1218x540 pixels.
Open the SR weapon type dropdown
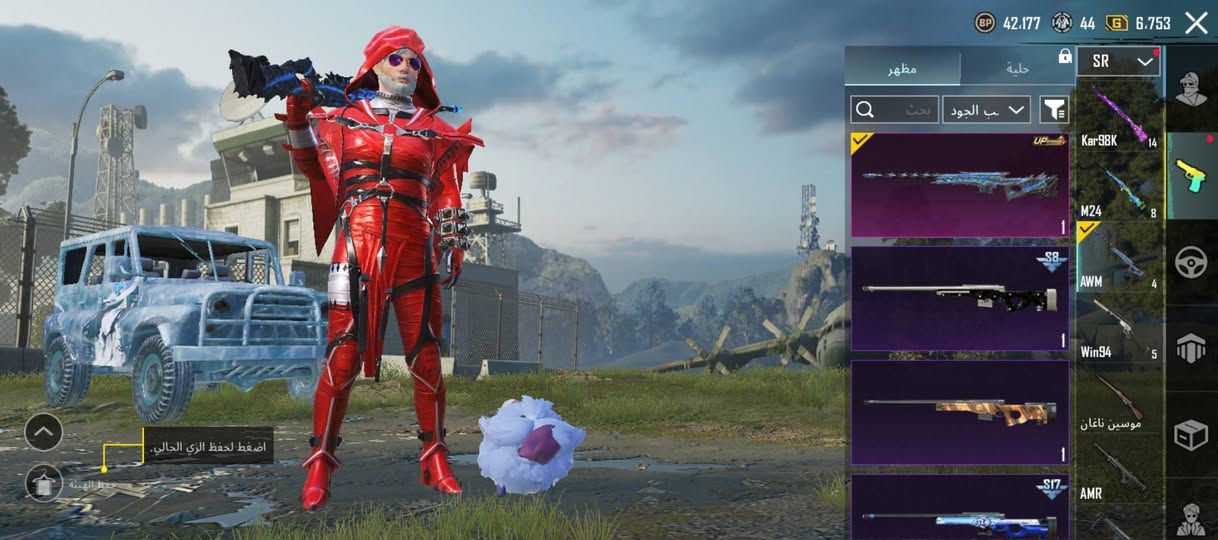(1118, 62)
